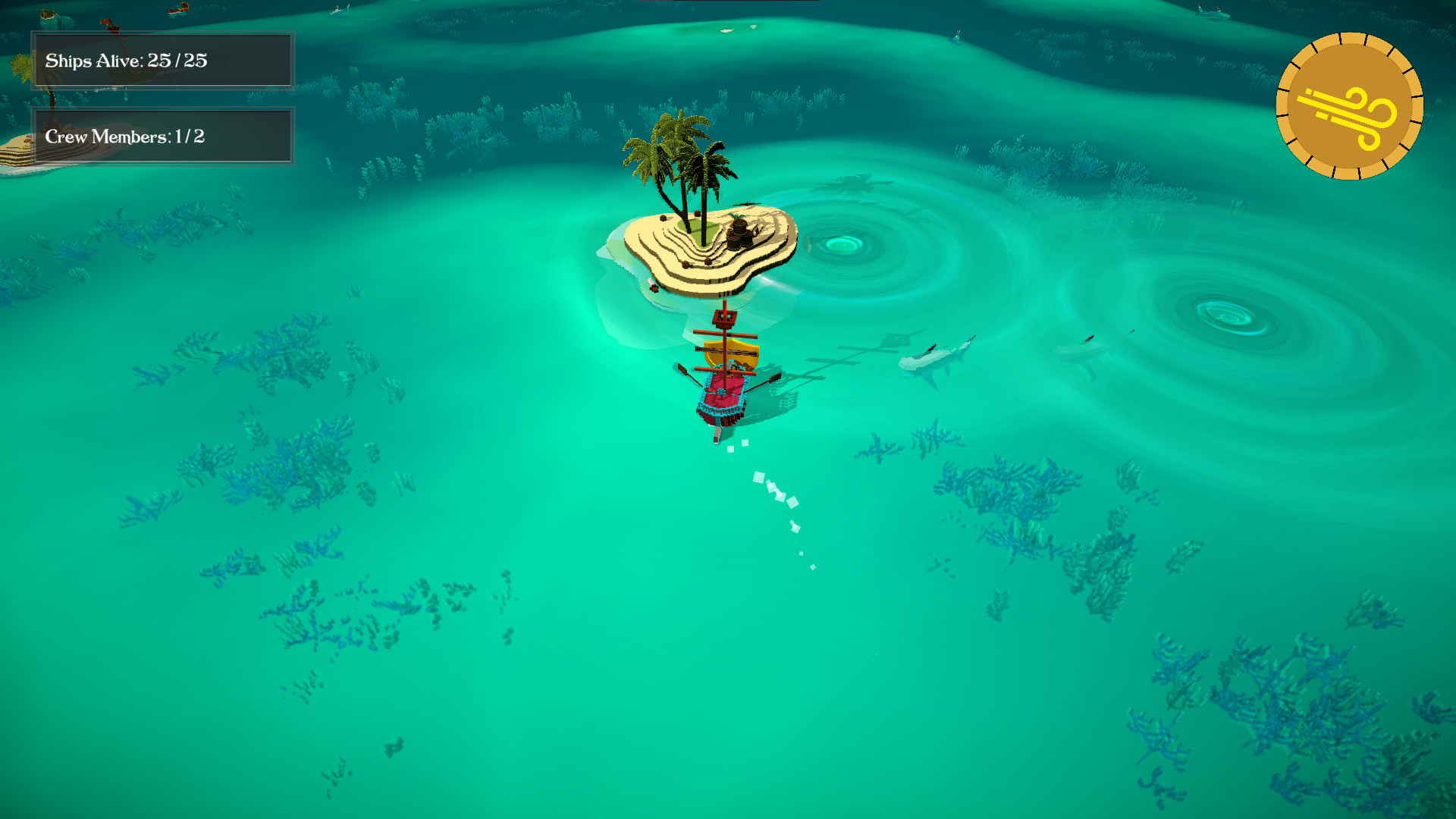This screenshot has height=819, width=1456.
Task: Select the red crossed sword near the island shore
Action: pyautogui.click(x=653, y=286)
